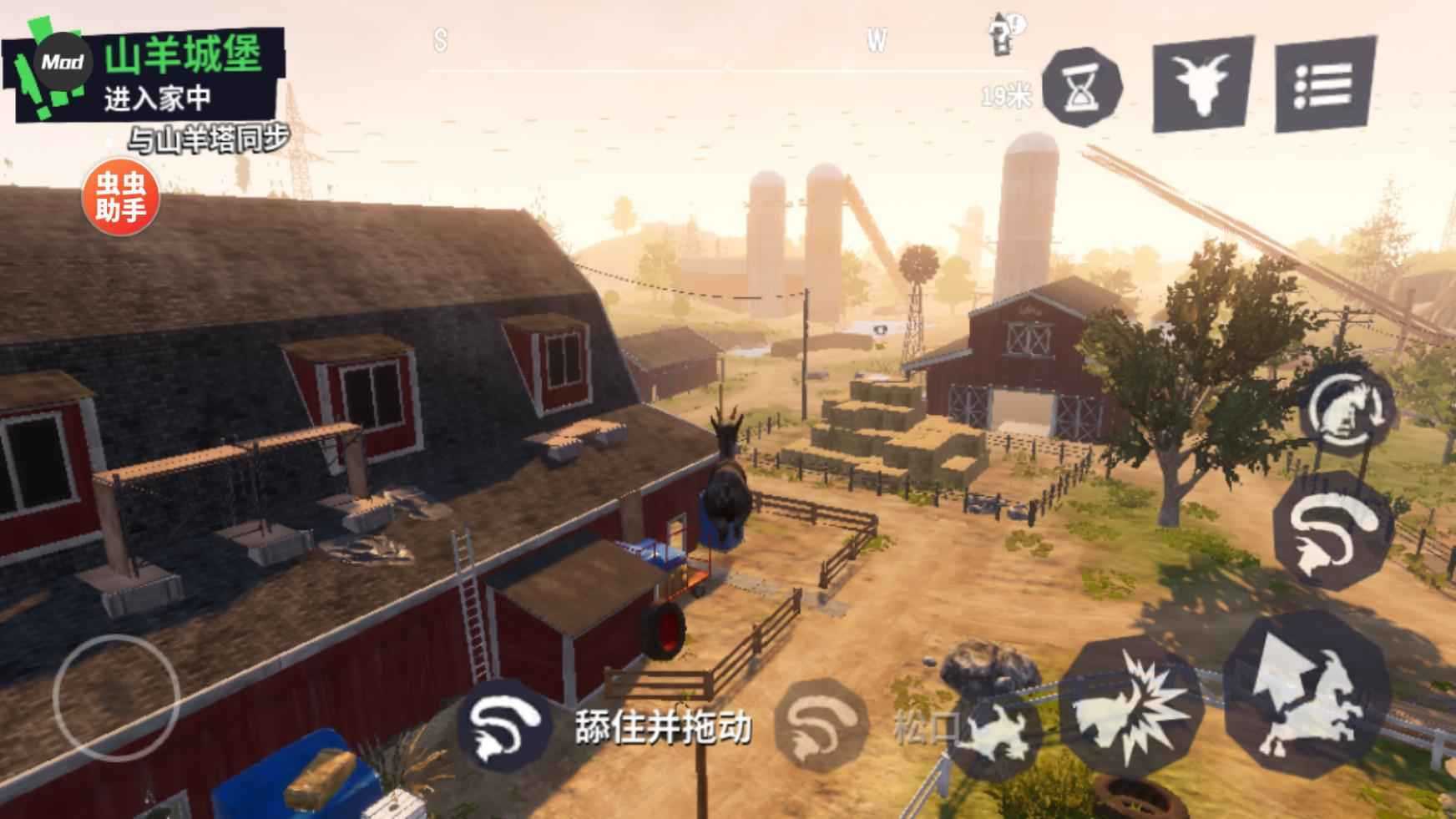Tap the virtual joystick circle
The image size is (1456, 819).
pos(116,697)
